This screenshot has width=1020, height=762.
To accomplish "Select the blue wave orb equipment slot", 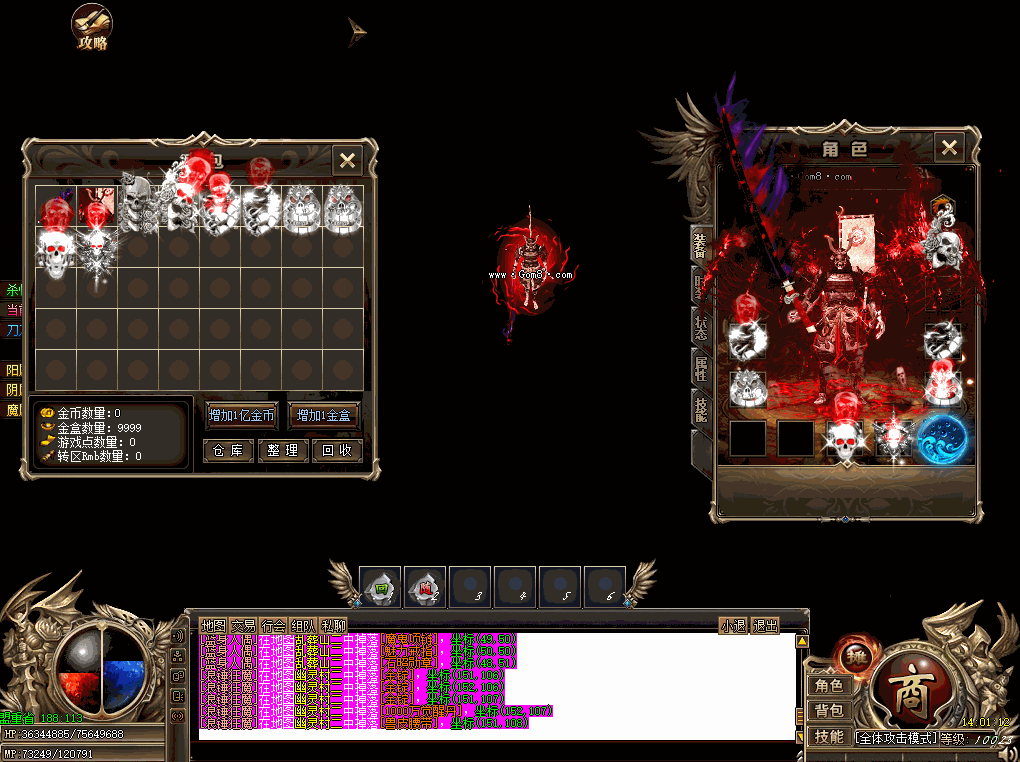I will pyautogui.click(x=942, y=440).
